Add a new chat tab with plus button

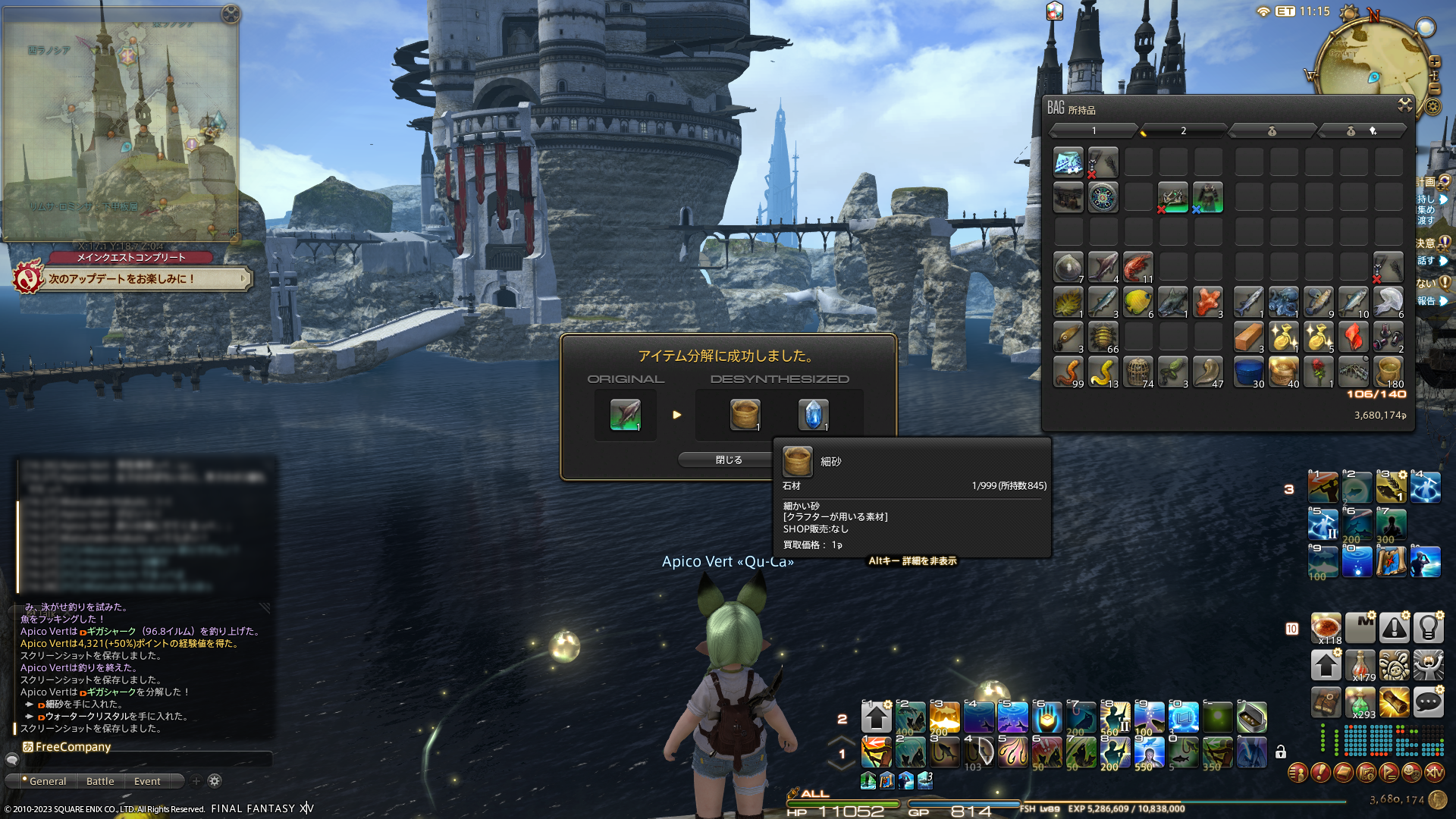196,781
